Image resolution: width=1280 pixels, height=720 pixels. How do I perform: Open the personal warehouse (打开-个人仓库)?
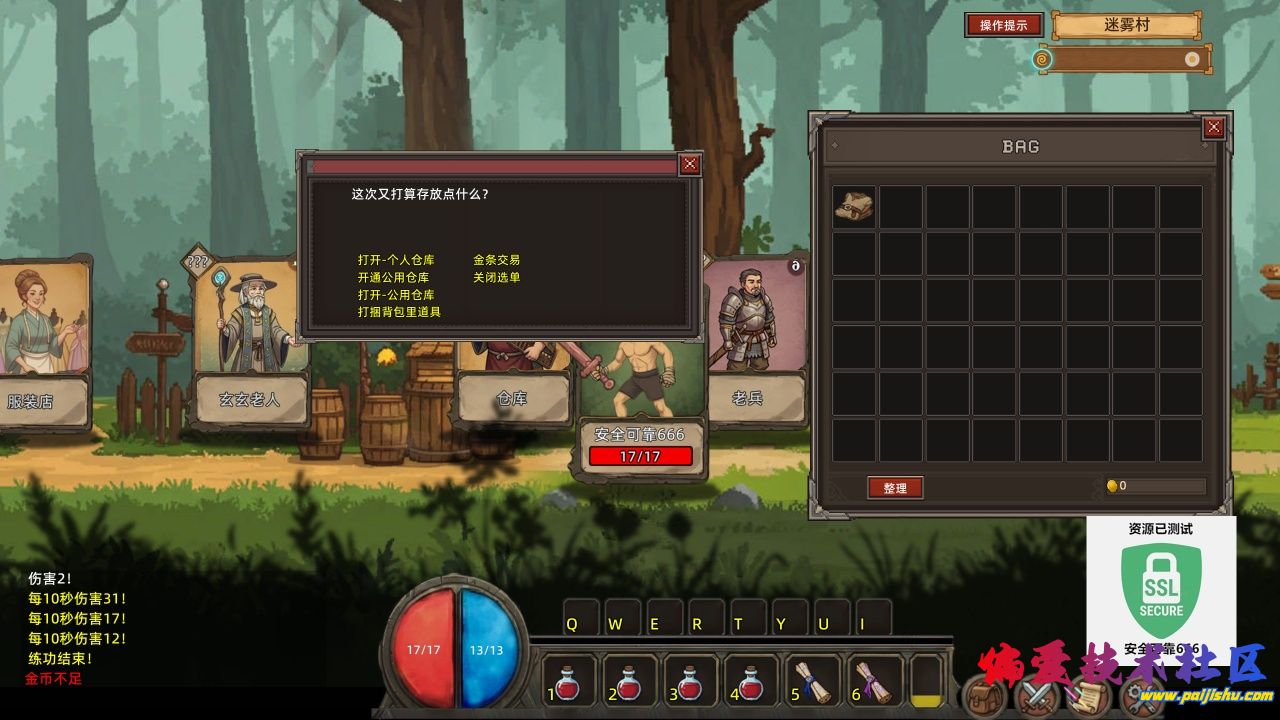click(396, 260)
